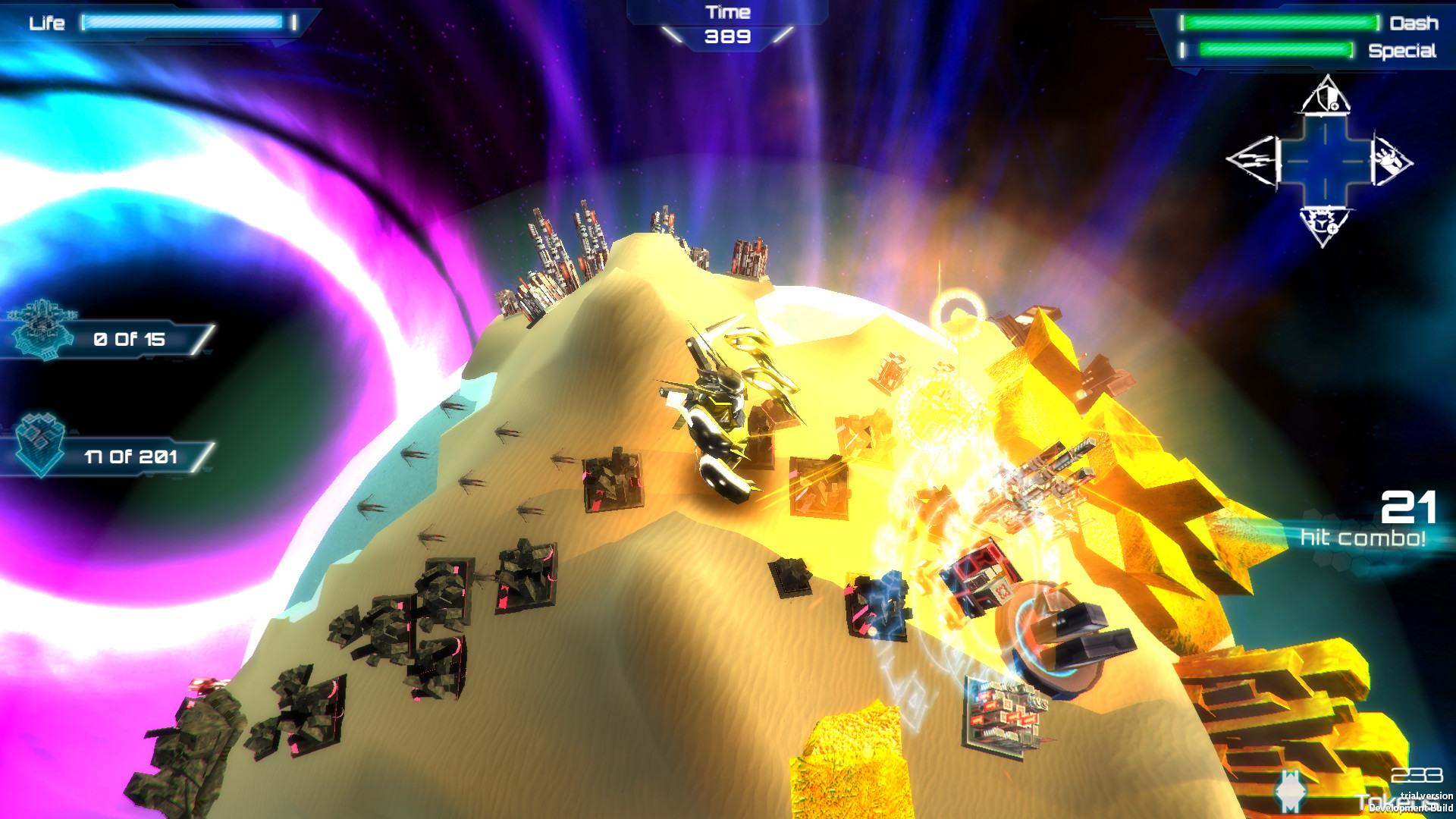Choose the claw attack ability icon
Image resolution: width=1456 pixels, height=819 pixels.
click(1390, 161)
